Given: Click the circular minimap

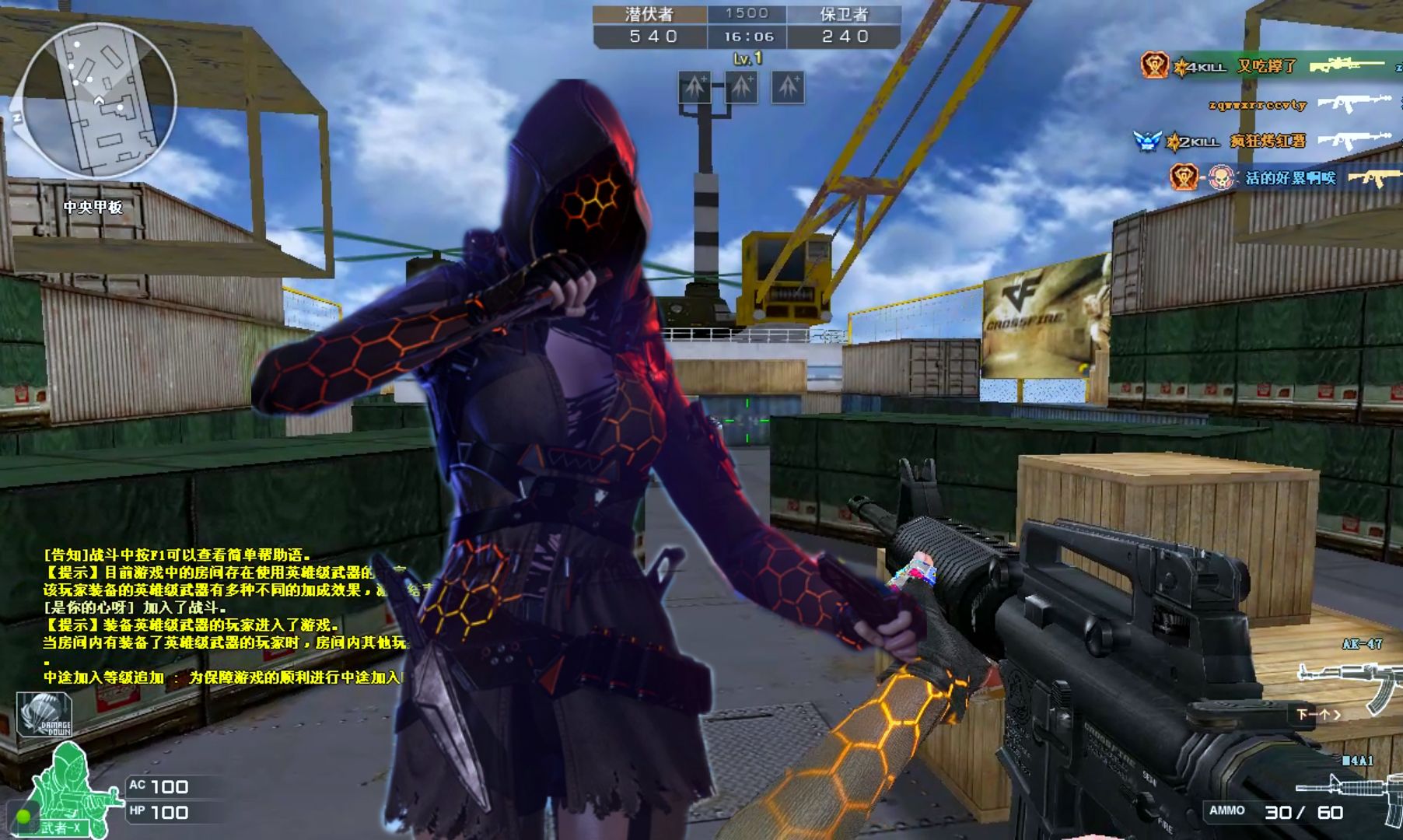Looking at the screenshot, I should (98, 101).
